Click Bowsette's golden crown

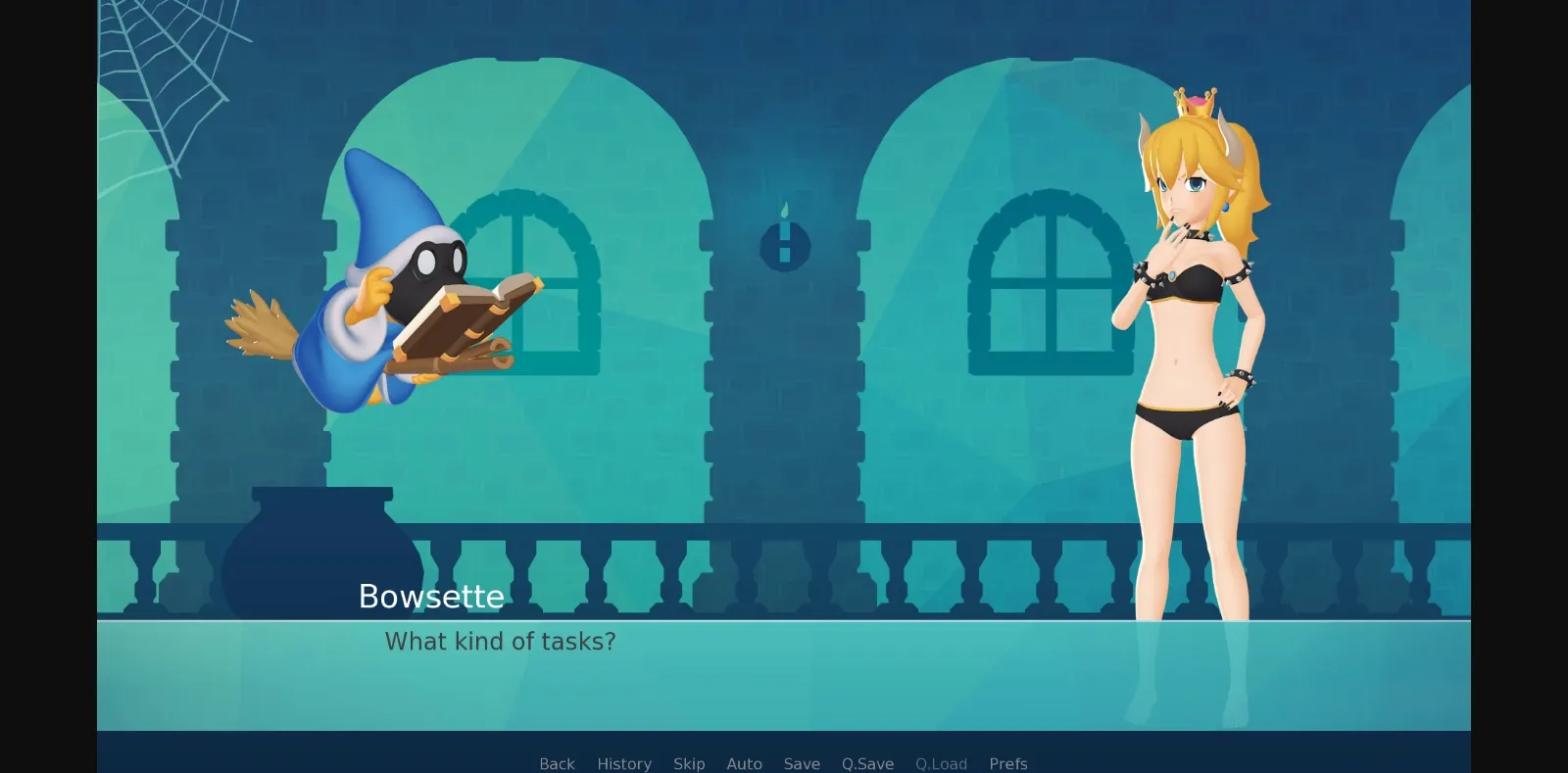pos(1194,103)
